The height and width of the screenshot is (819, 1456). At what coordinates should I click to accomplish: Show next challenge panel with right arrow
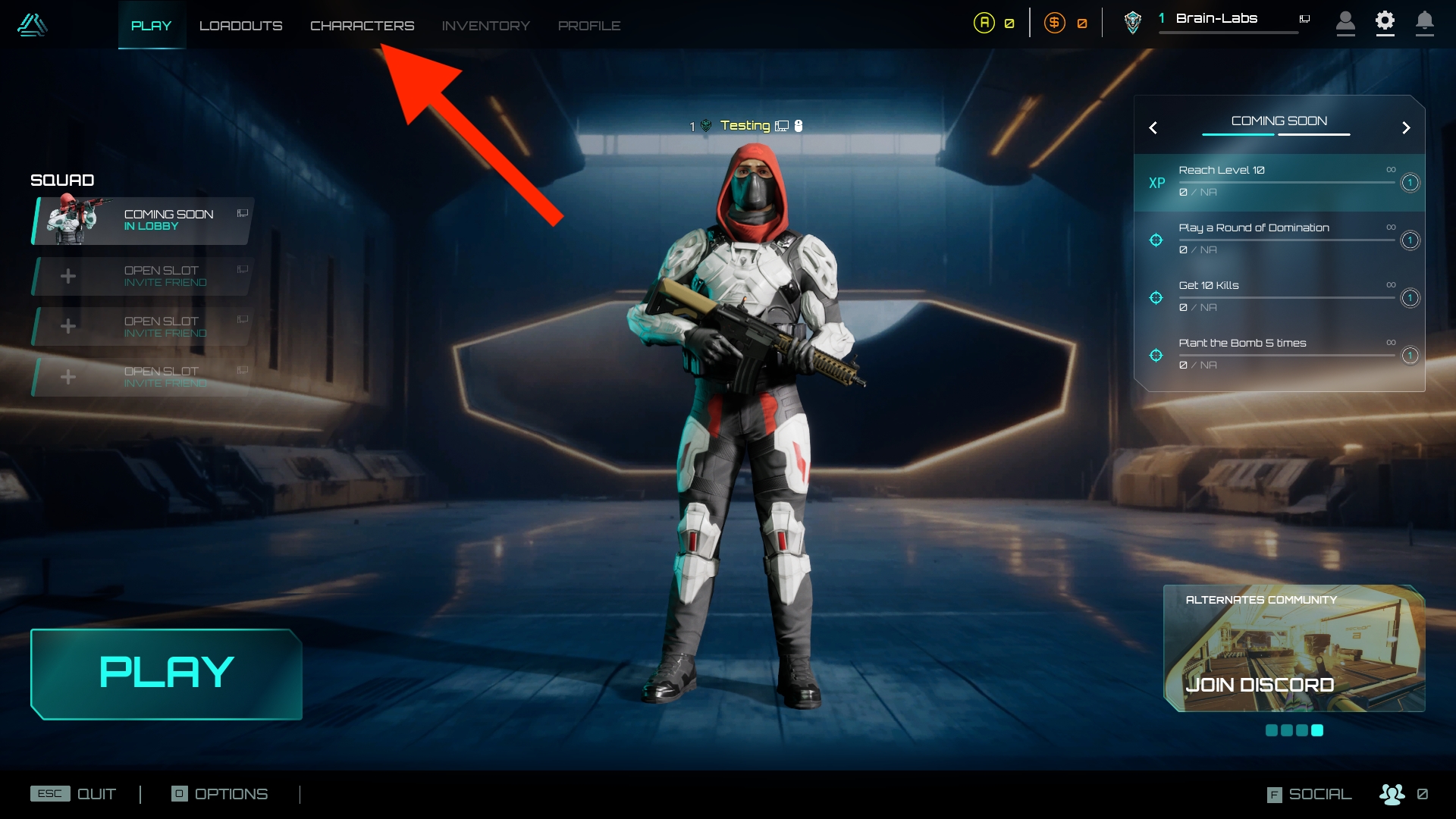click(1406, 128)
